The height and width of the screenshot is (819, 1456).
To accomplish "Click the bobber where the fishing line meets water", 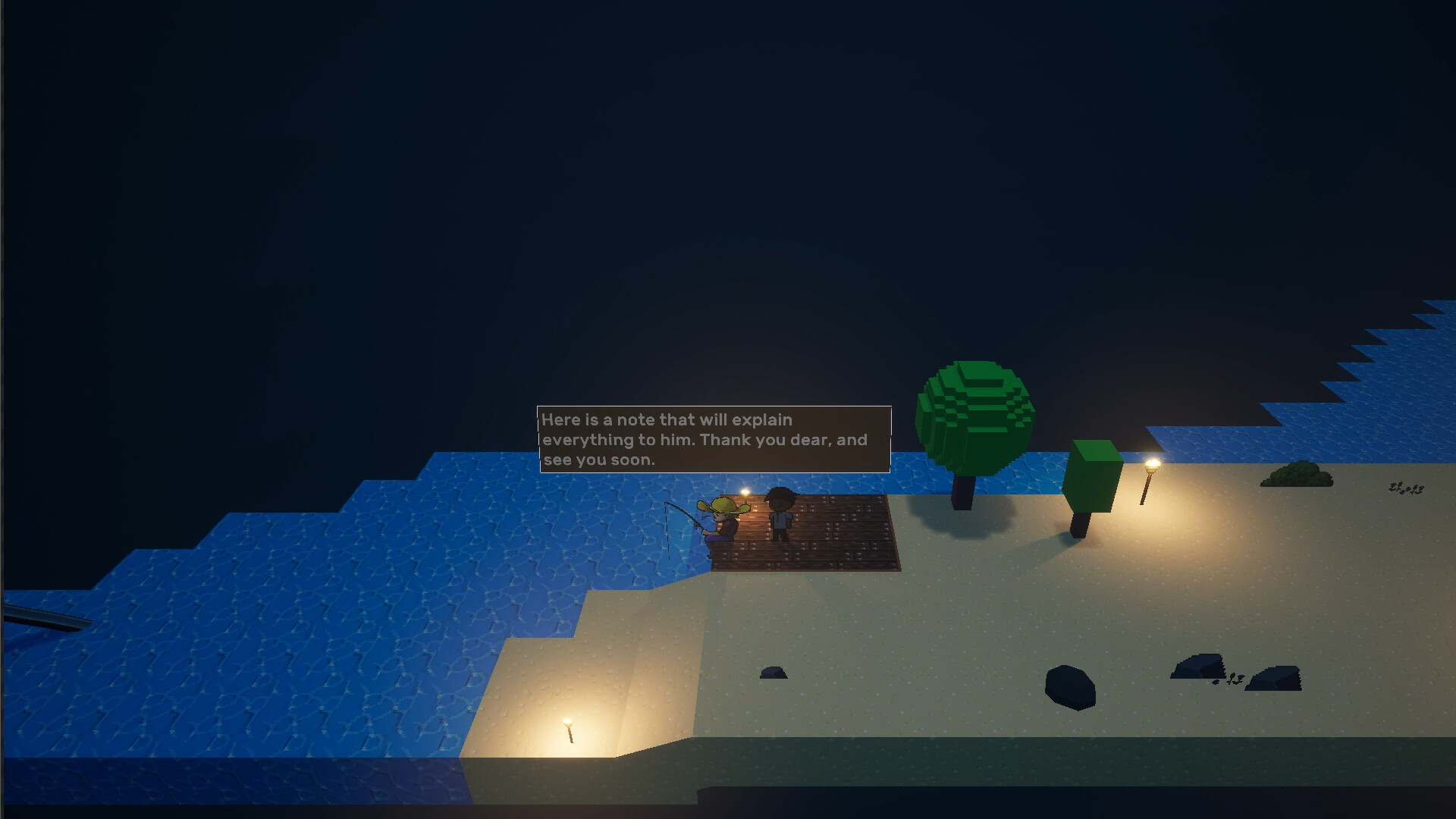I will (669, 559).
